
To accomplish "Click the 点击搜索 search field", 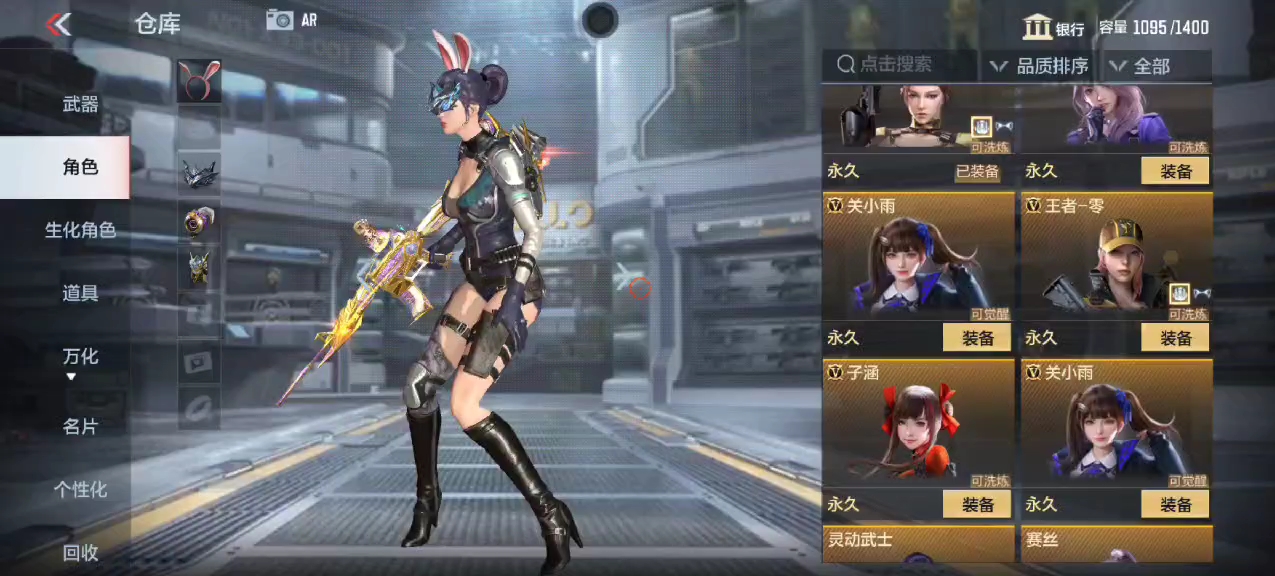I will tap(900, 65).
